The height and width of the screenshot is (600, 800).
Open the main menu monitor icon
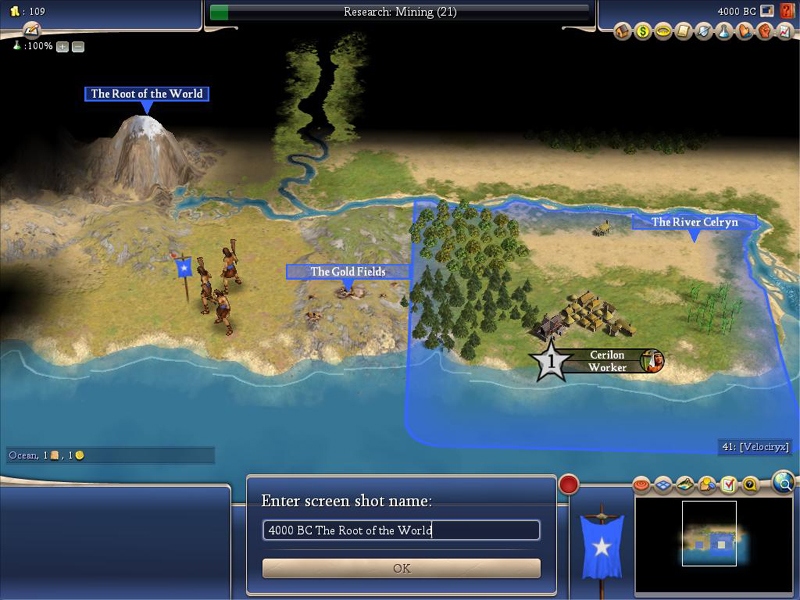click(x=767, y=11)
